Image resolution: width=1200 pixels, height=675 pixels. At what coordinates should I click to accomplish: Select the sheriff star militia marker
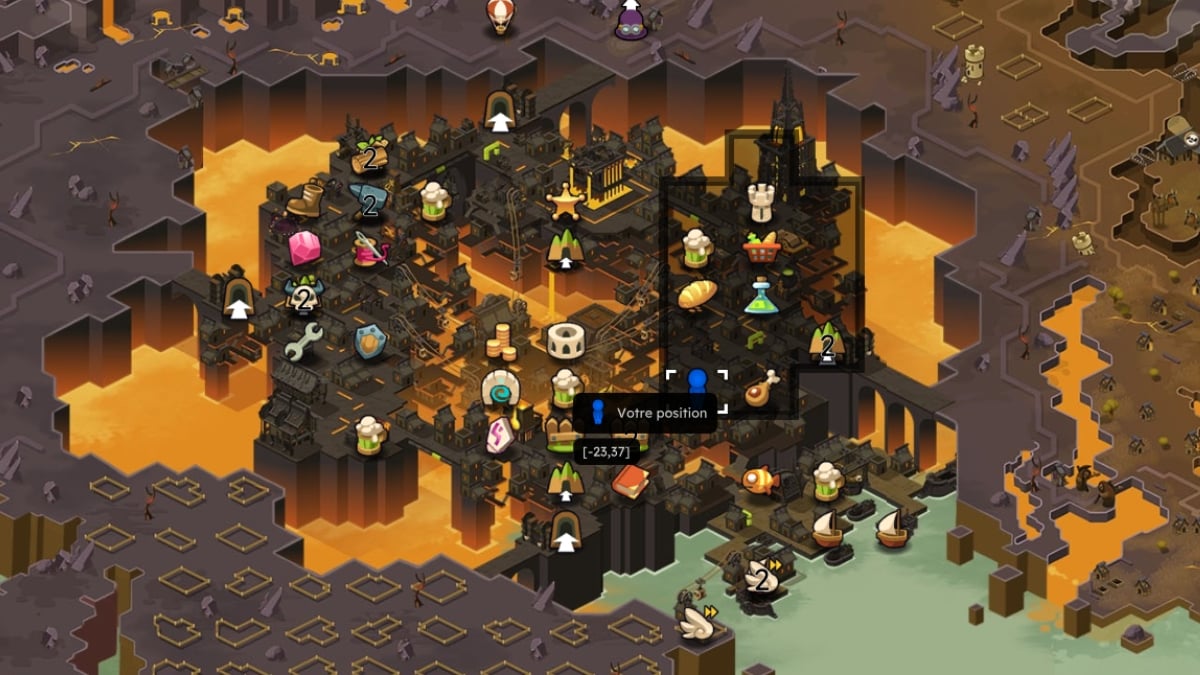[565, 203]
